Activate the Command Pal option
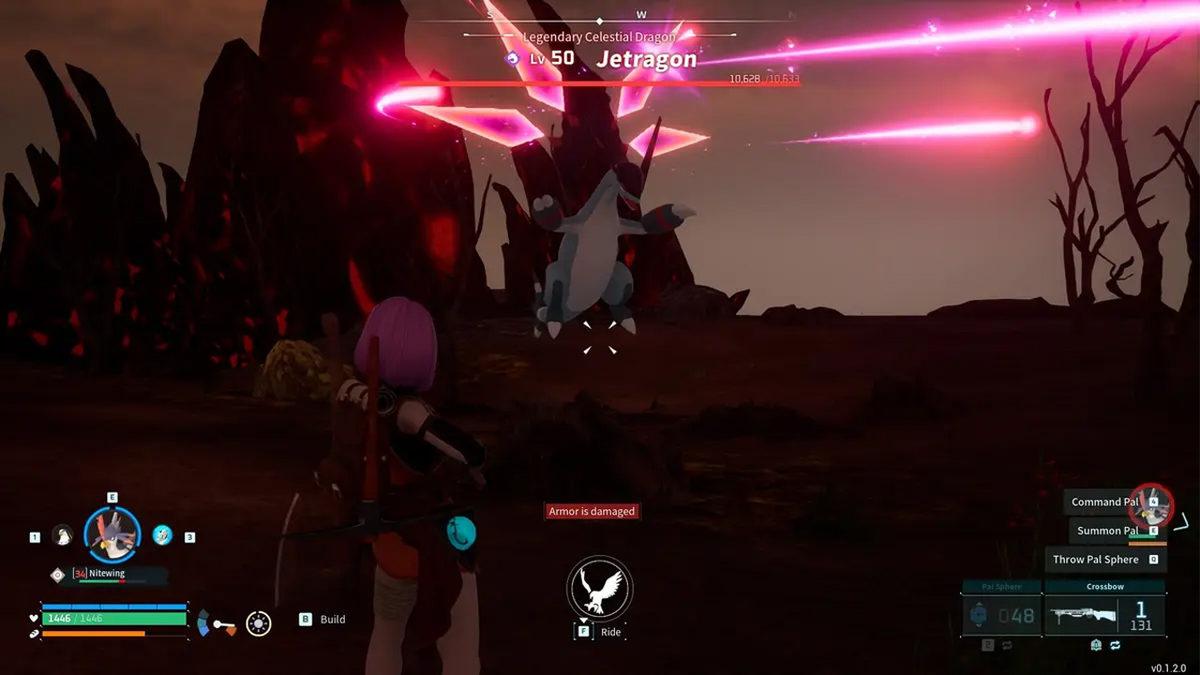Viewport: 1200px width, 675px height. click(1105, 502)
